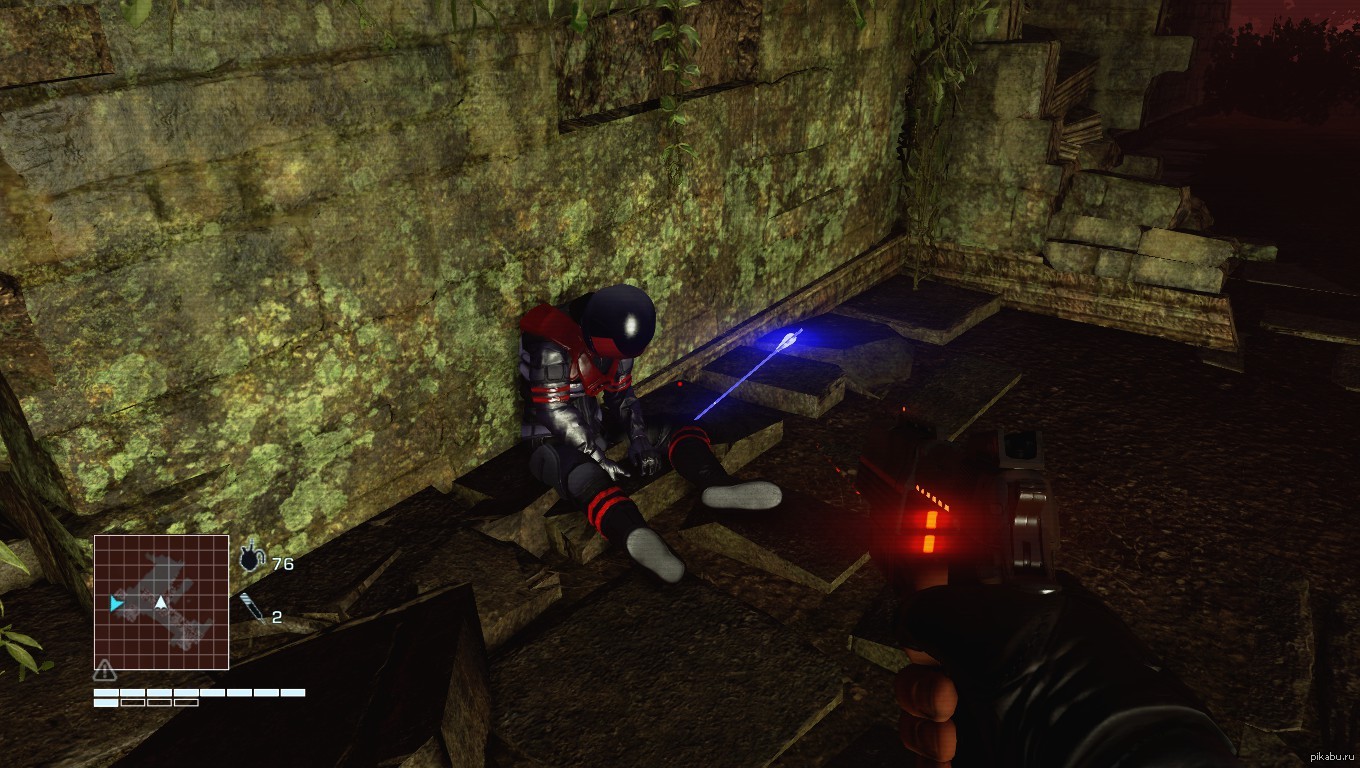Select the grenade icon beside 76
This screenshot has height=768, width=1360.
pyautogui.click(x=251, y=560)
